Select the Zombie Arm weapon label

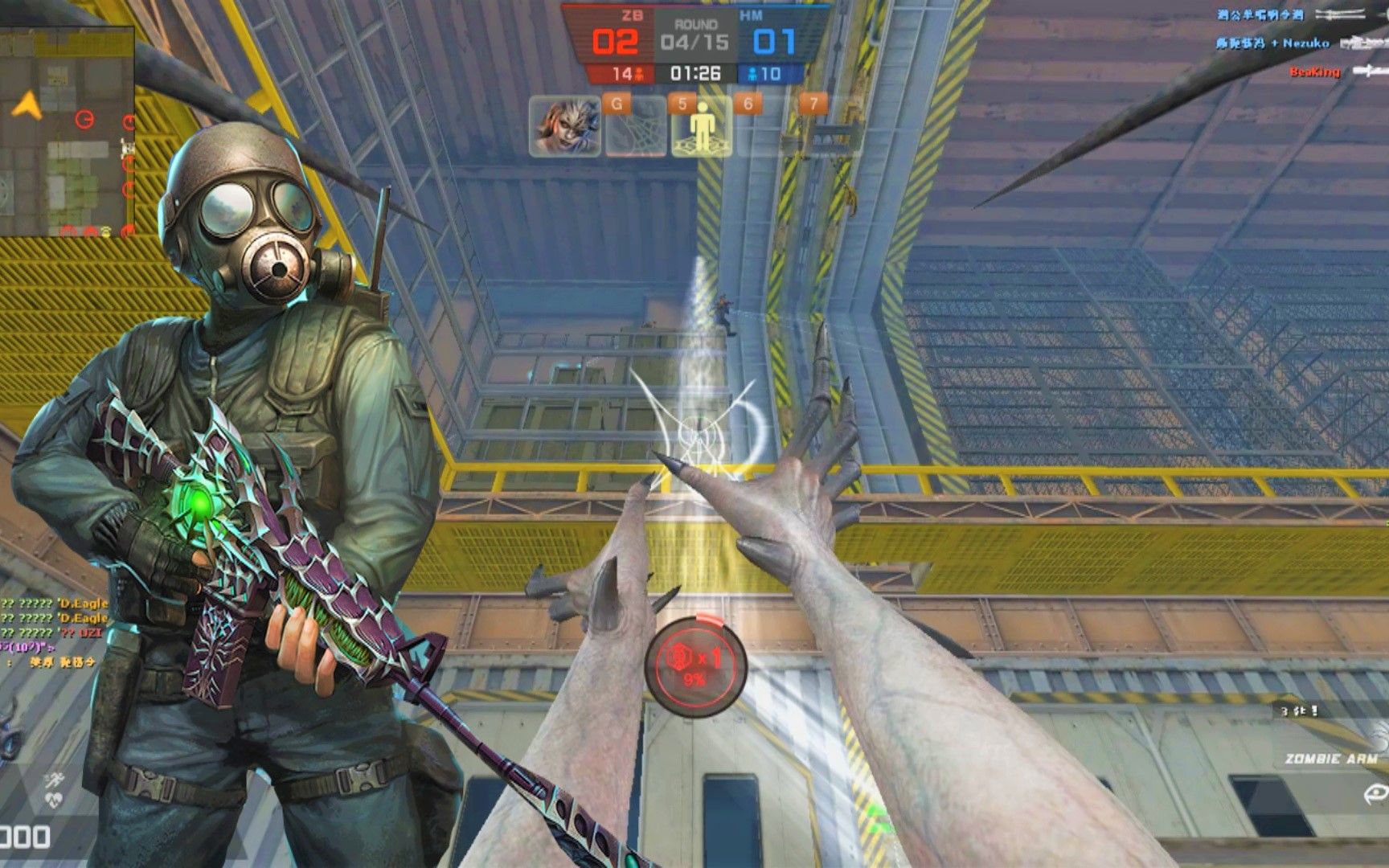(1330, 759)
